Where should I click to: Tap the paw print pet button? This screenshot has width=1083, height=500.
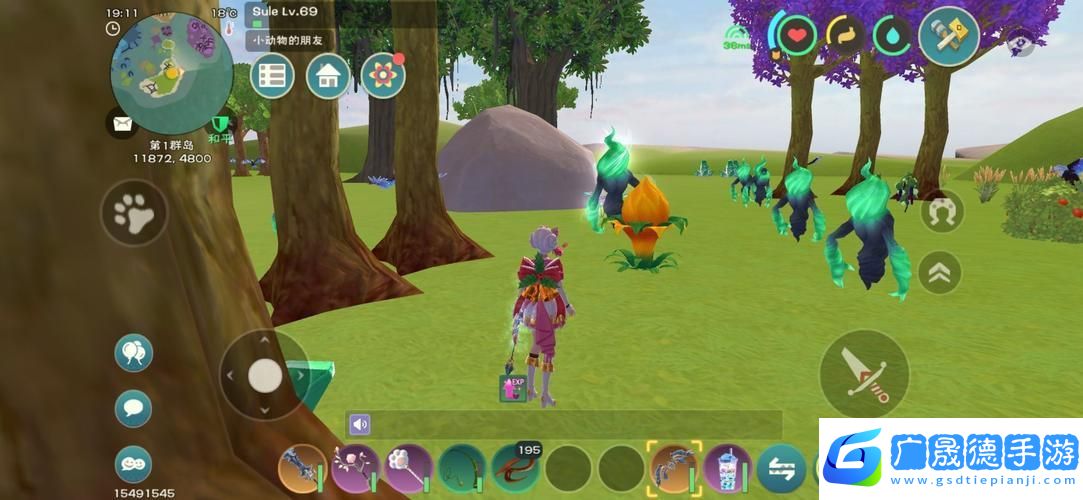click(x=134, y=212)
